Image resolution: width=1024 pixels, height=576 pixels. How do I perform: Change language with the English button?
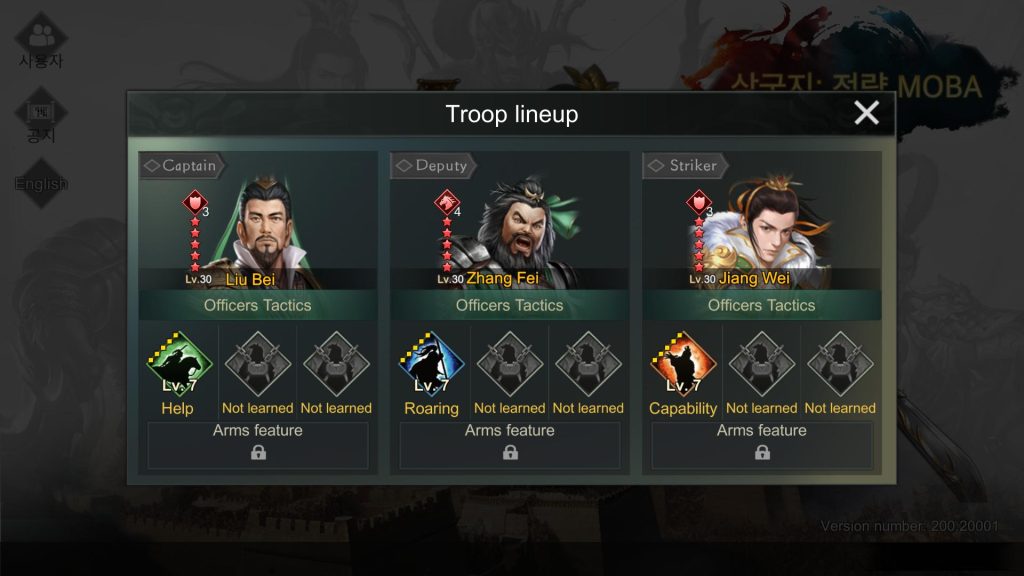[41, 183]
